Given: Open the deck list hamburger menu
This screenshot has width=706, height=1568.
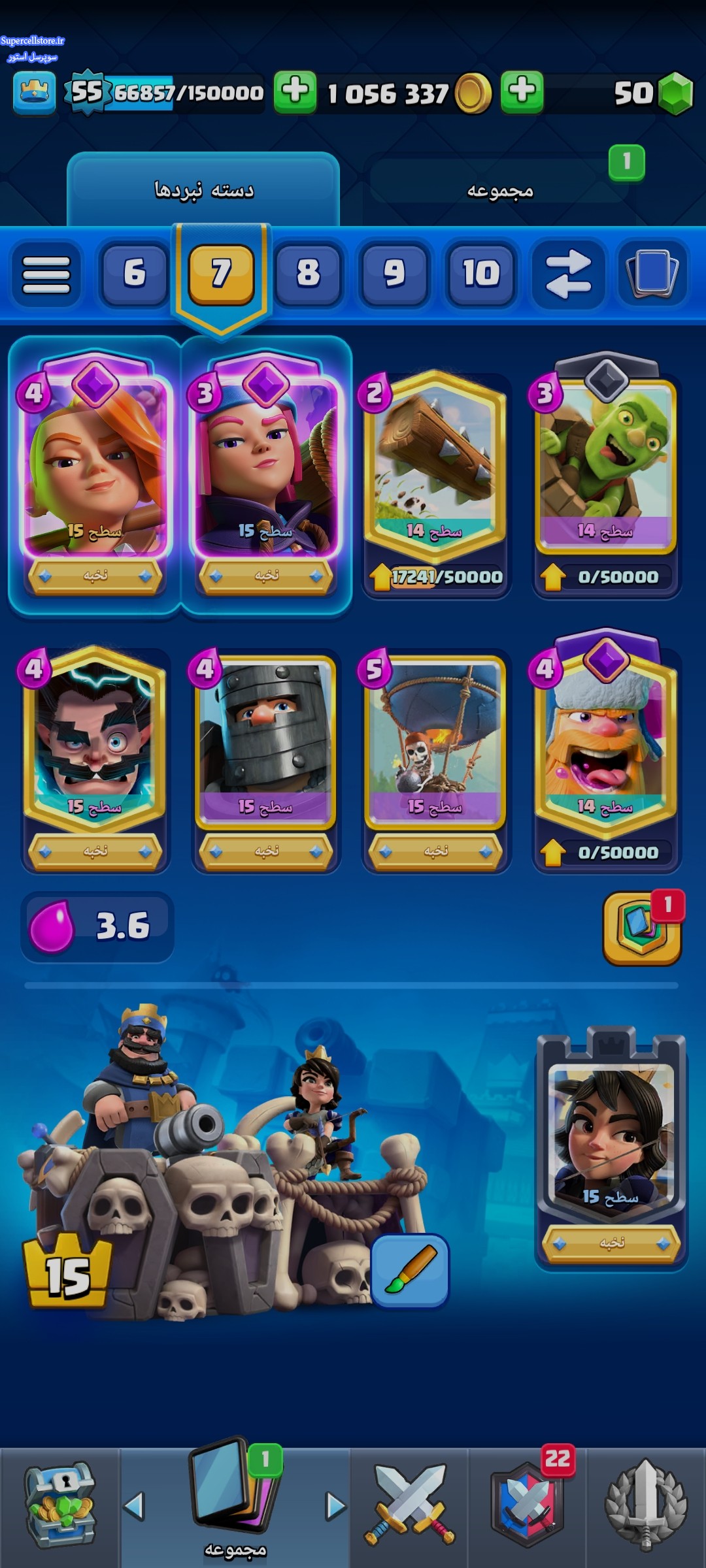Looking at the screenshot, I should [46, 274].
